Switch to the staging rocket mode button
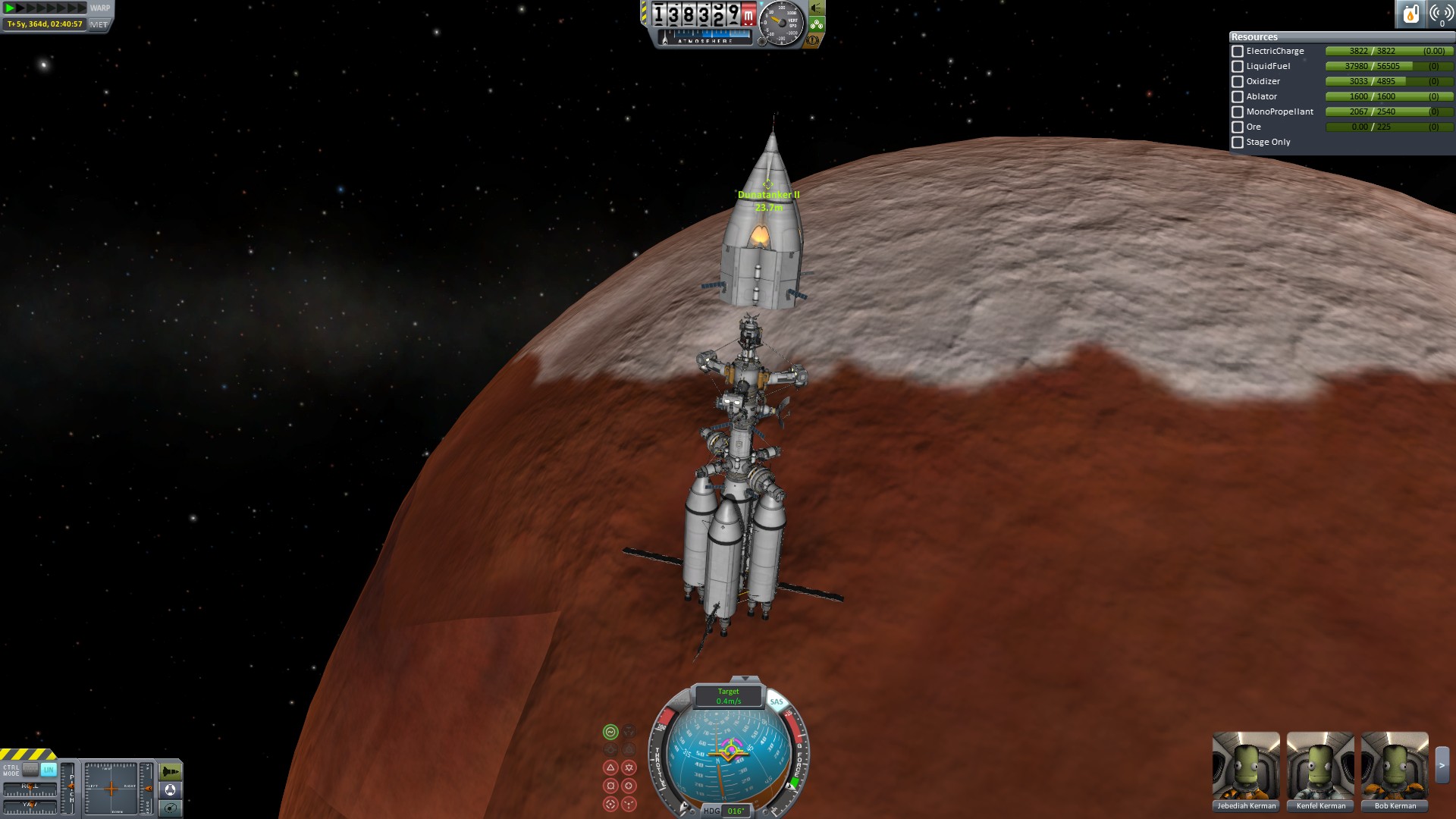 tap(171, 772)
